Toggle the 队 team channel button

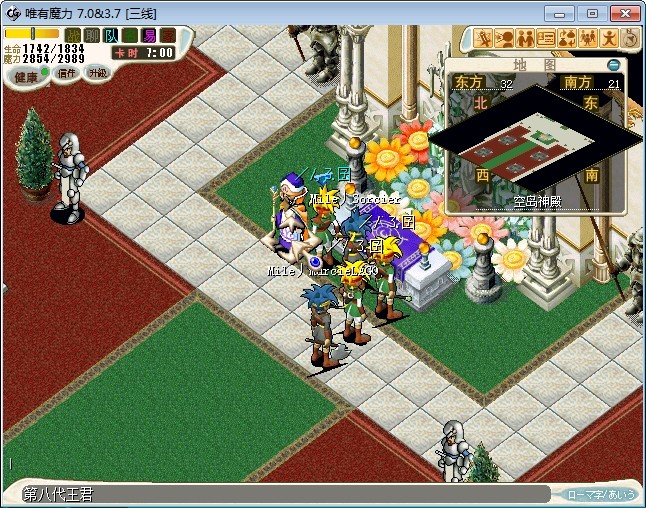click(110, 35)
